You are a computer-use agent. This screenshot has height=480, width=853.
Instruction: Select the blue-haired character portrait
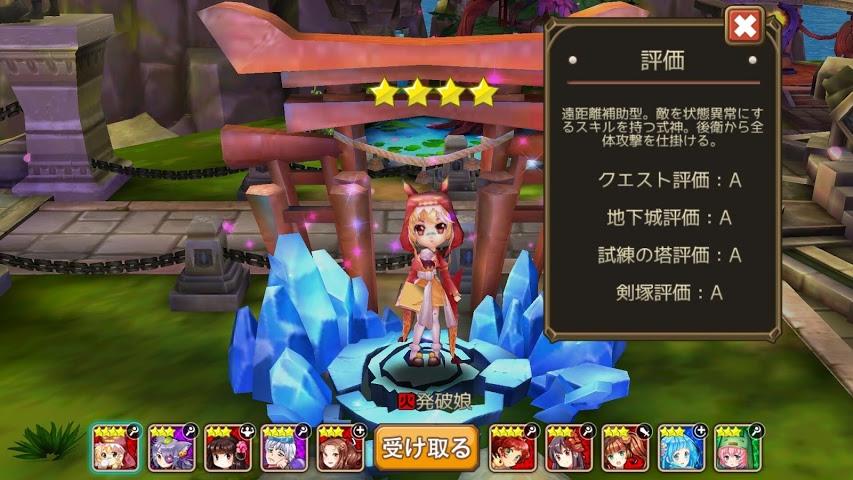pos(683,448)
